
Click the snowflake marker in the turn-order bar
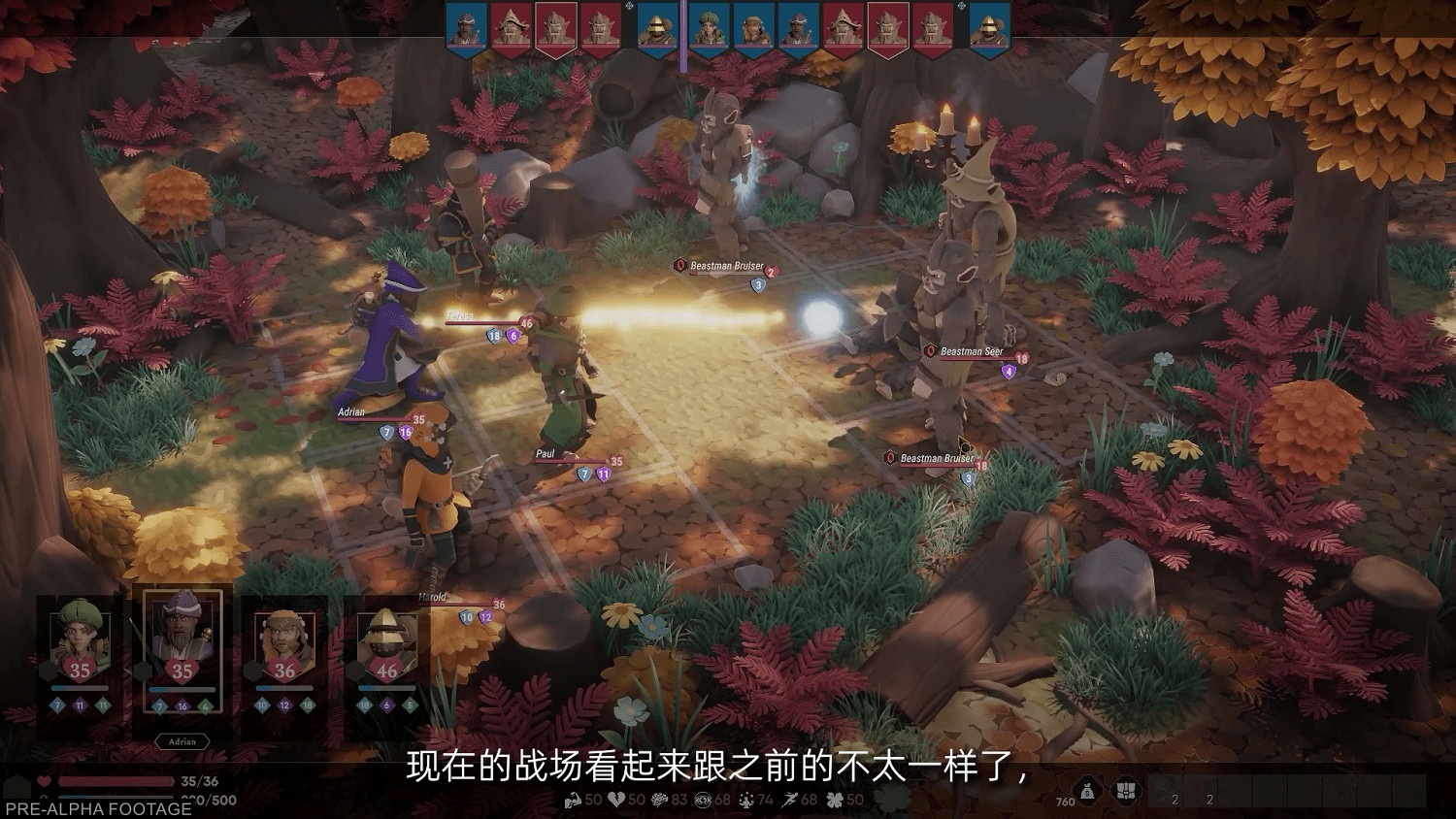point(629,7)
